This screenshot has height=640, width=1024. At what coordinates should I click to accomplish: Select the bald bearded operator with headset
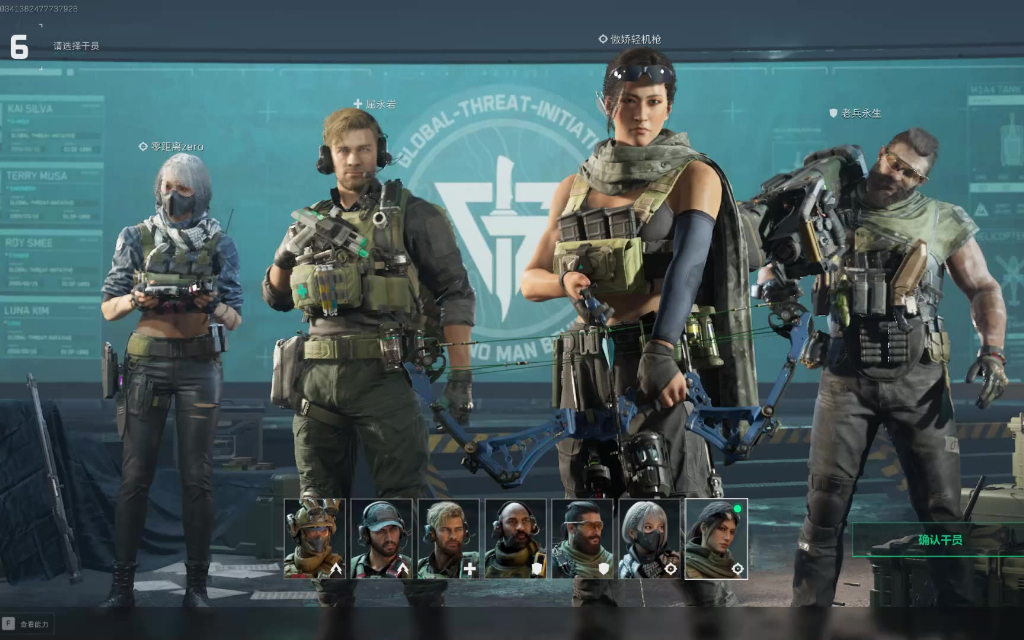[x=515, y=538]
